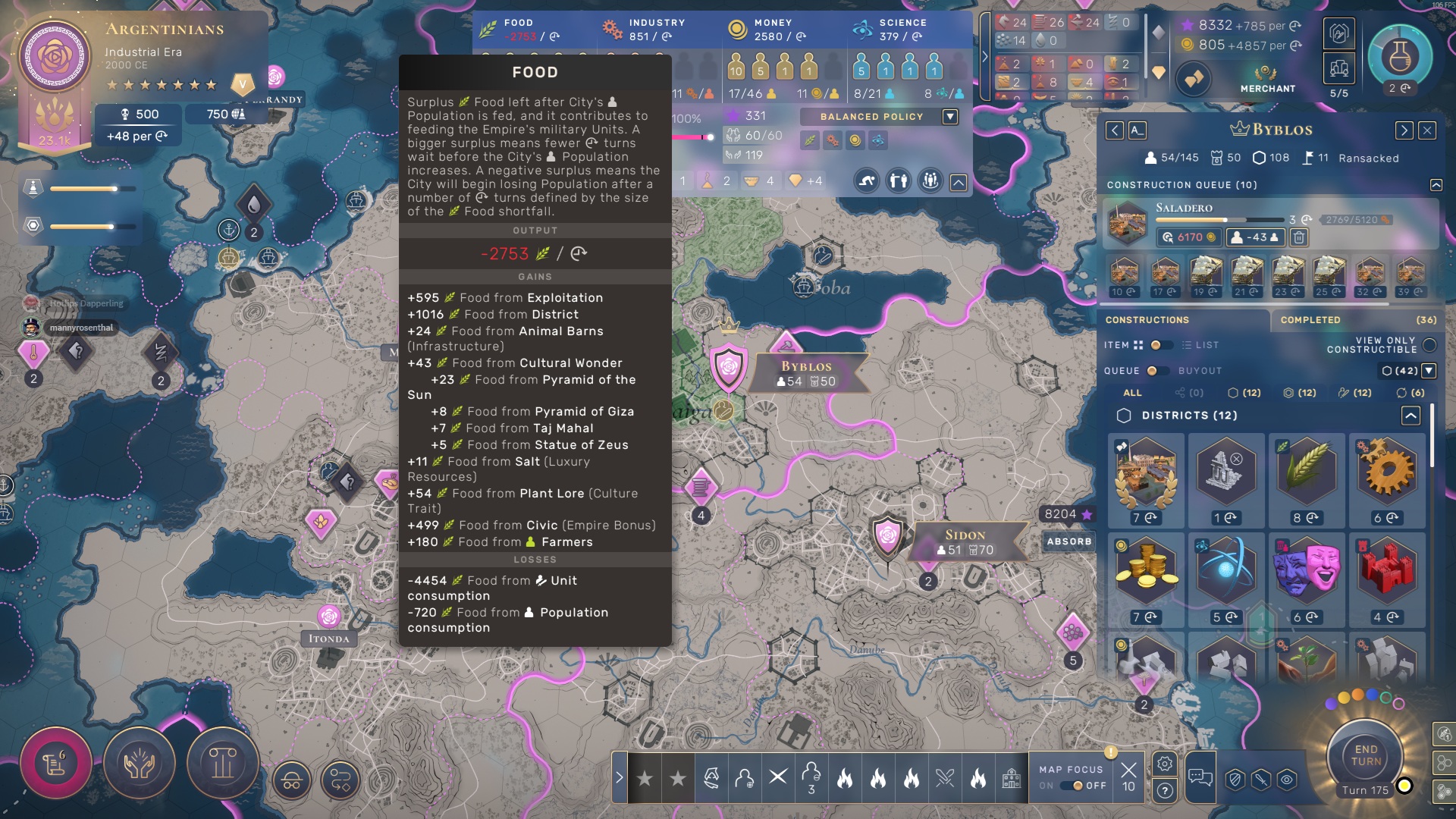Absorb the city with Absorb button
Image resolution: width=1456 pixels, height=819 pixels.
tap(1068, 541)
